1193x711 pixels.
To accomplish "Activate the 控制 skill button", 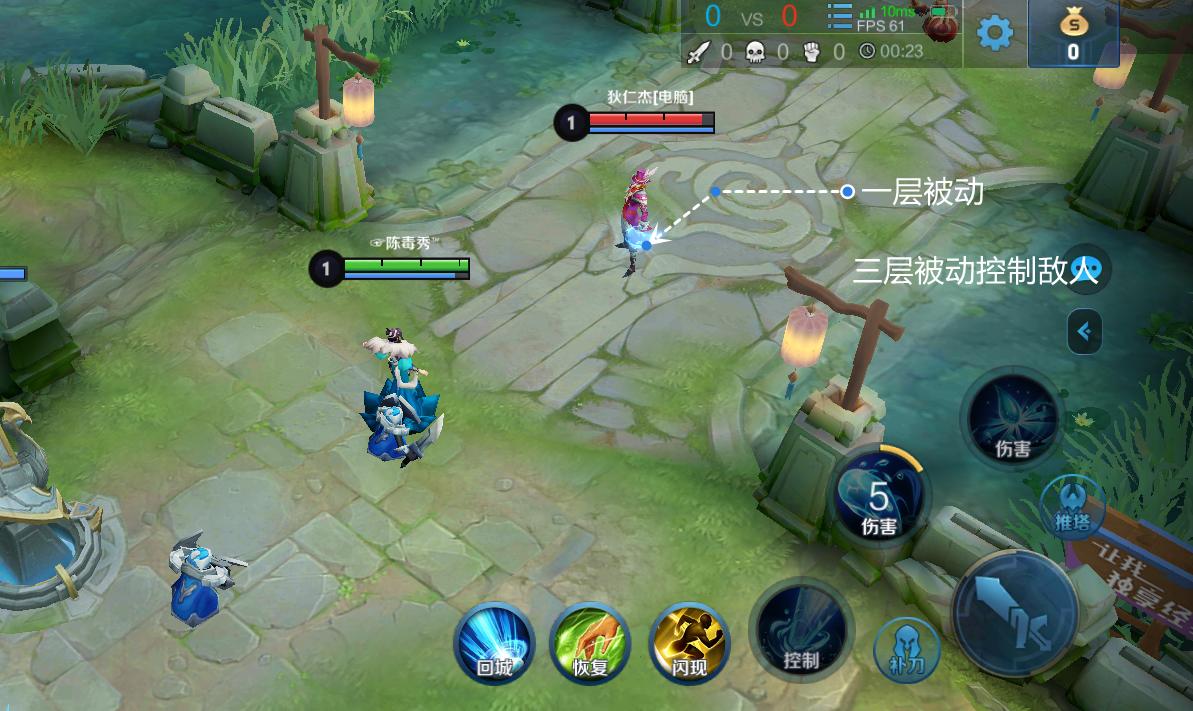I will click(801, 632).
